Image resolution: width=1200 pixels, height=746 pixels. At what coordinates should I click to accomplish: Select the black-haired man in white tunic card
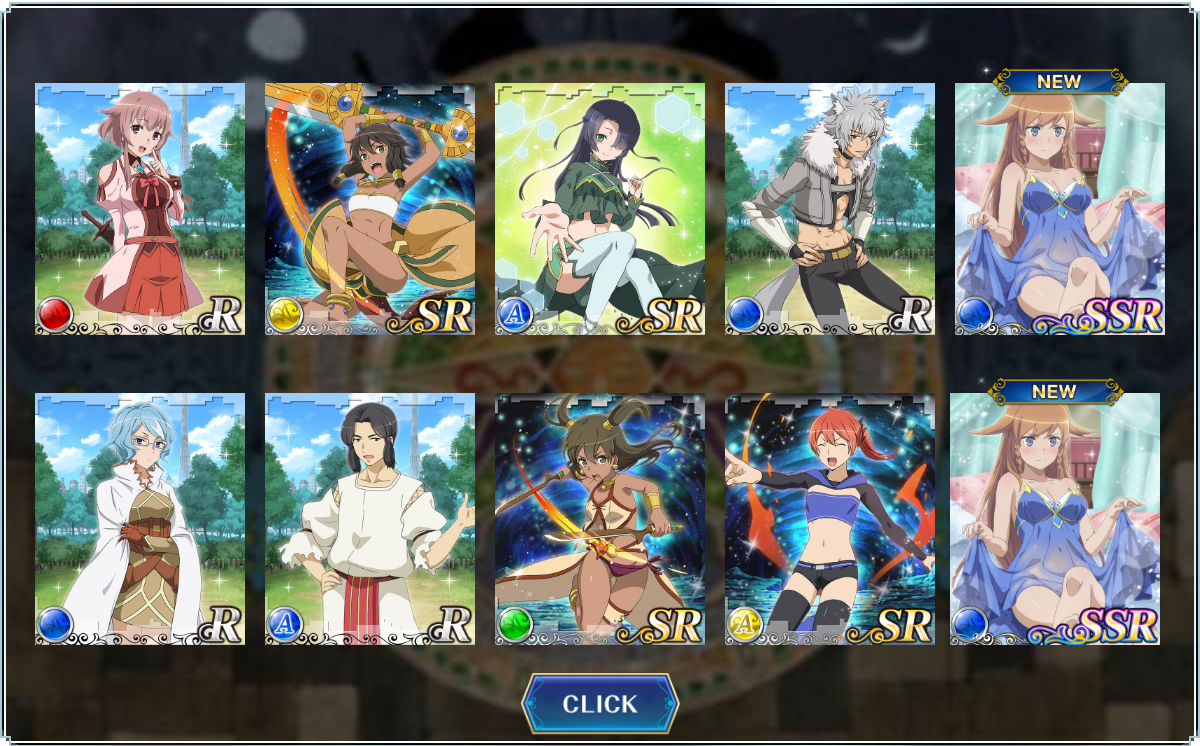coord(370,518)
